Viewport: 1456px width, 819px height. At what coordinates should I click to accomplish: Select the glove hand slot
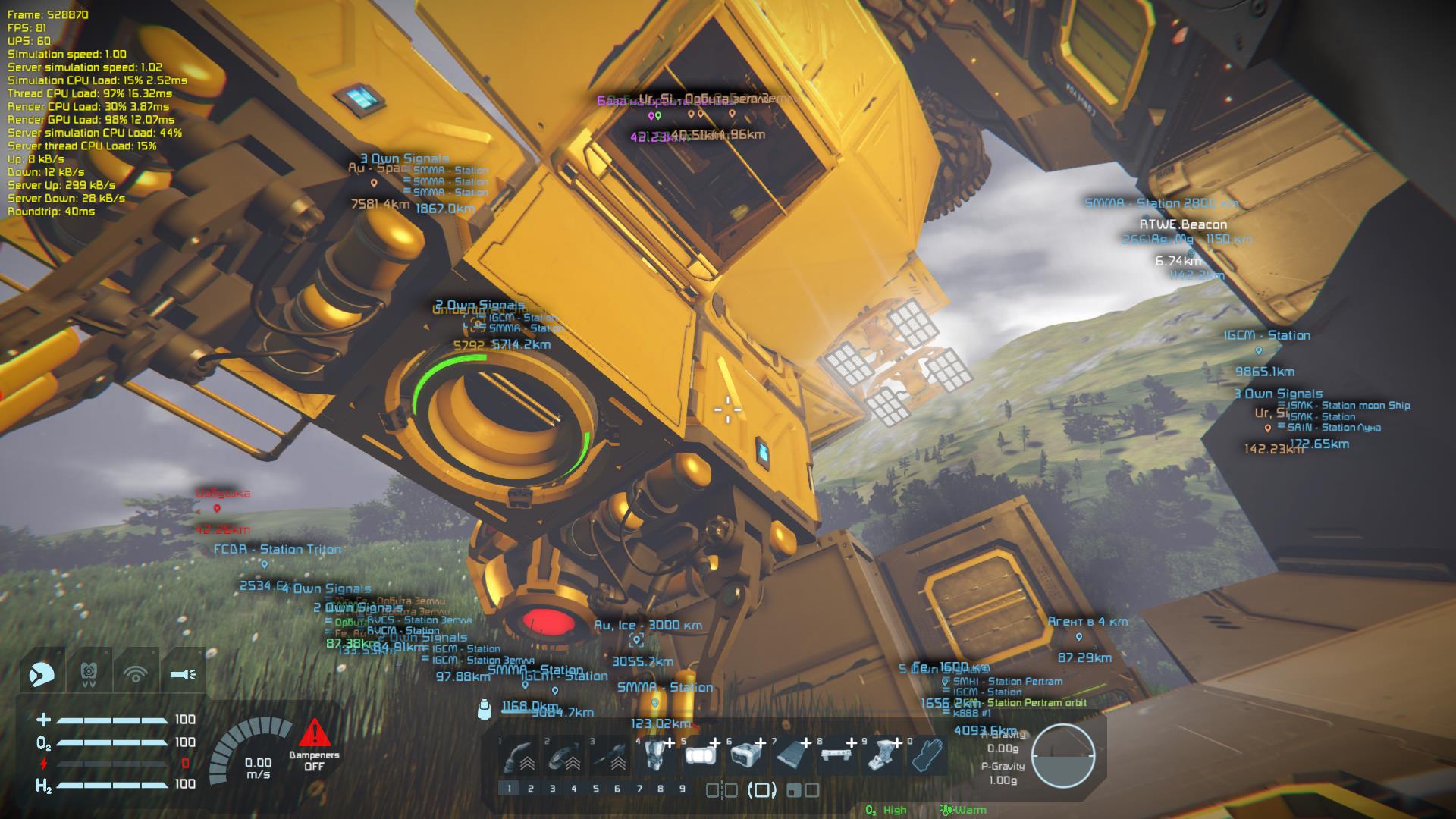[x=927, y=755]
